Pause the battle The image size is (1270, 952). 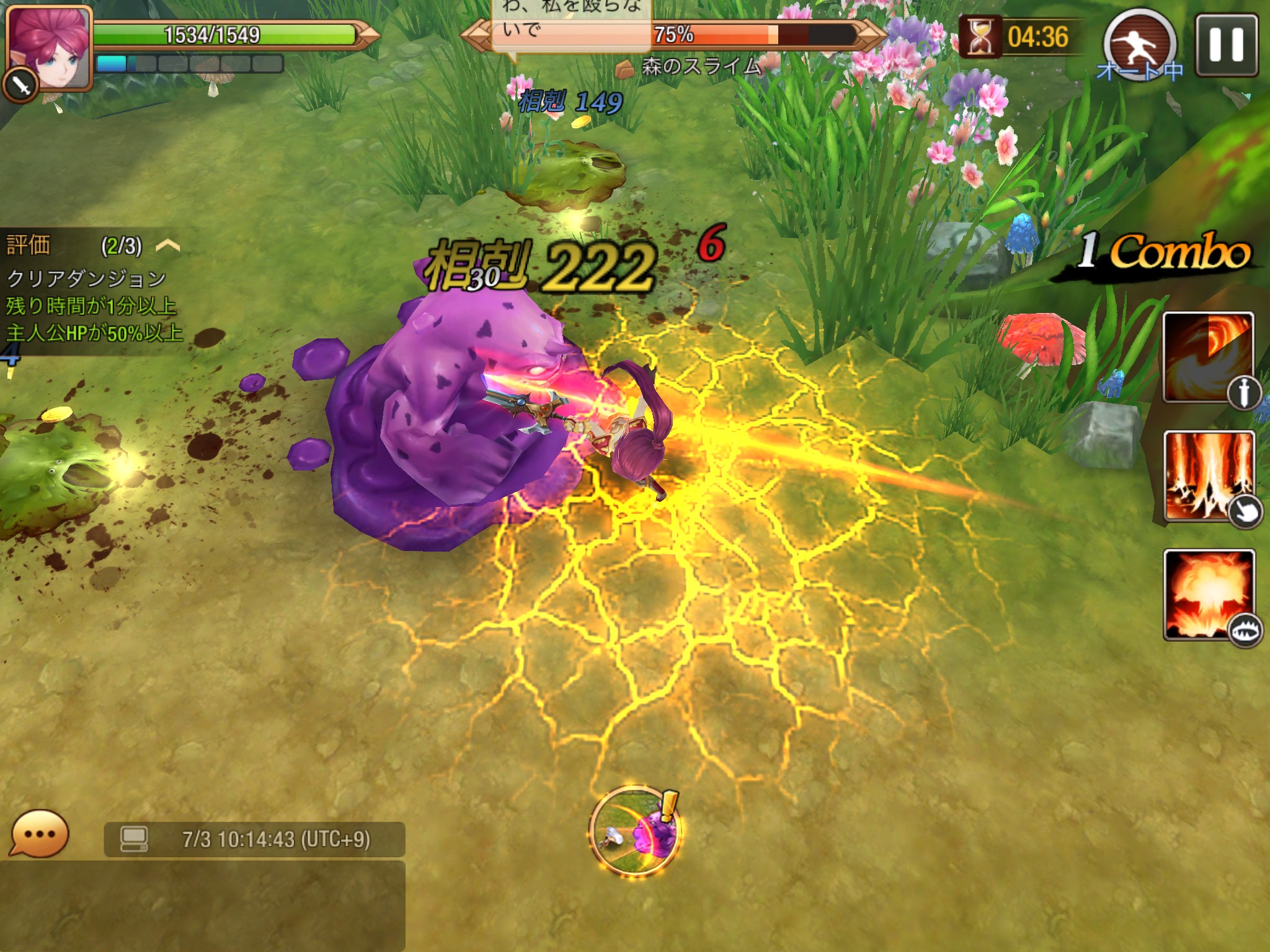pos(1226,45)
